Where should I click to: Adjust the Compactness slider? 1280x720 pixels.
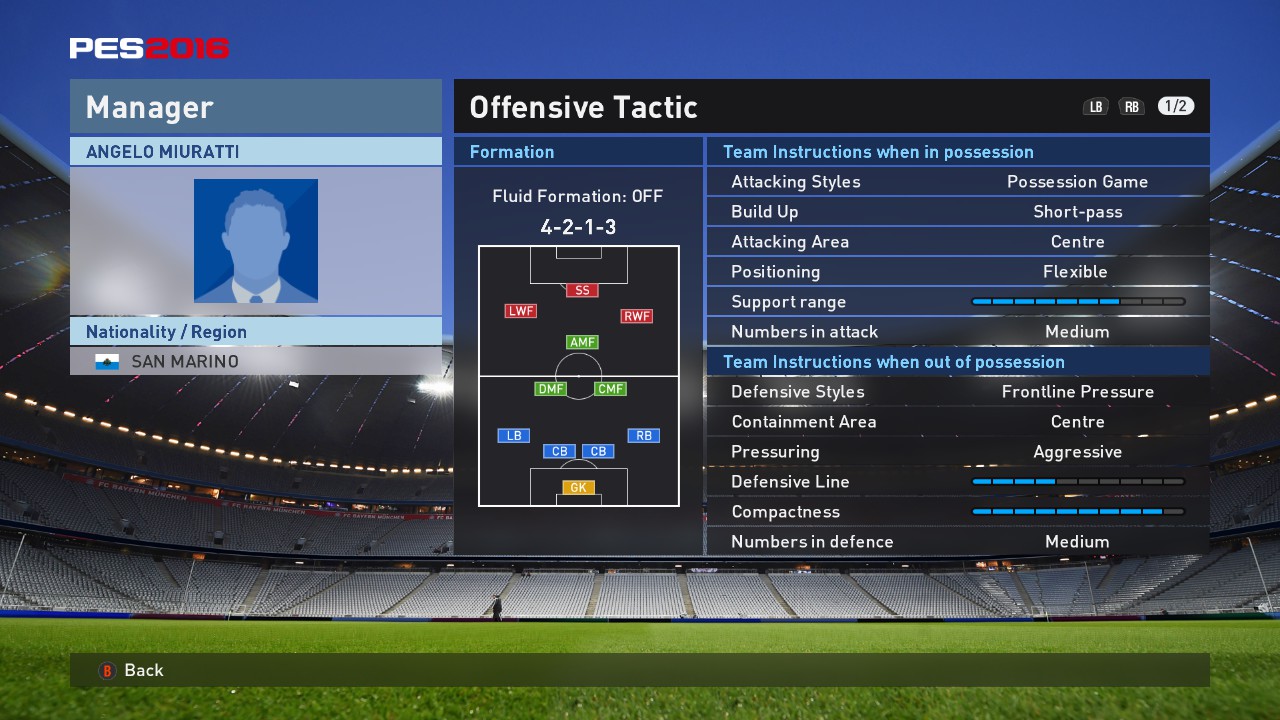(x=1077, y=512)
